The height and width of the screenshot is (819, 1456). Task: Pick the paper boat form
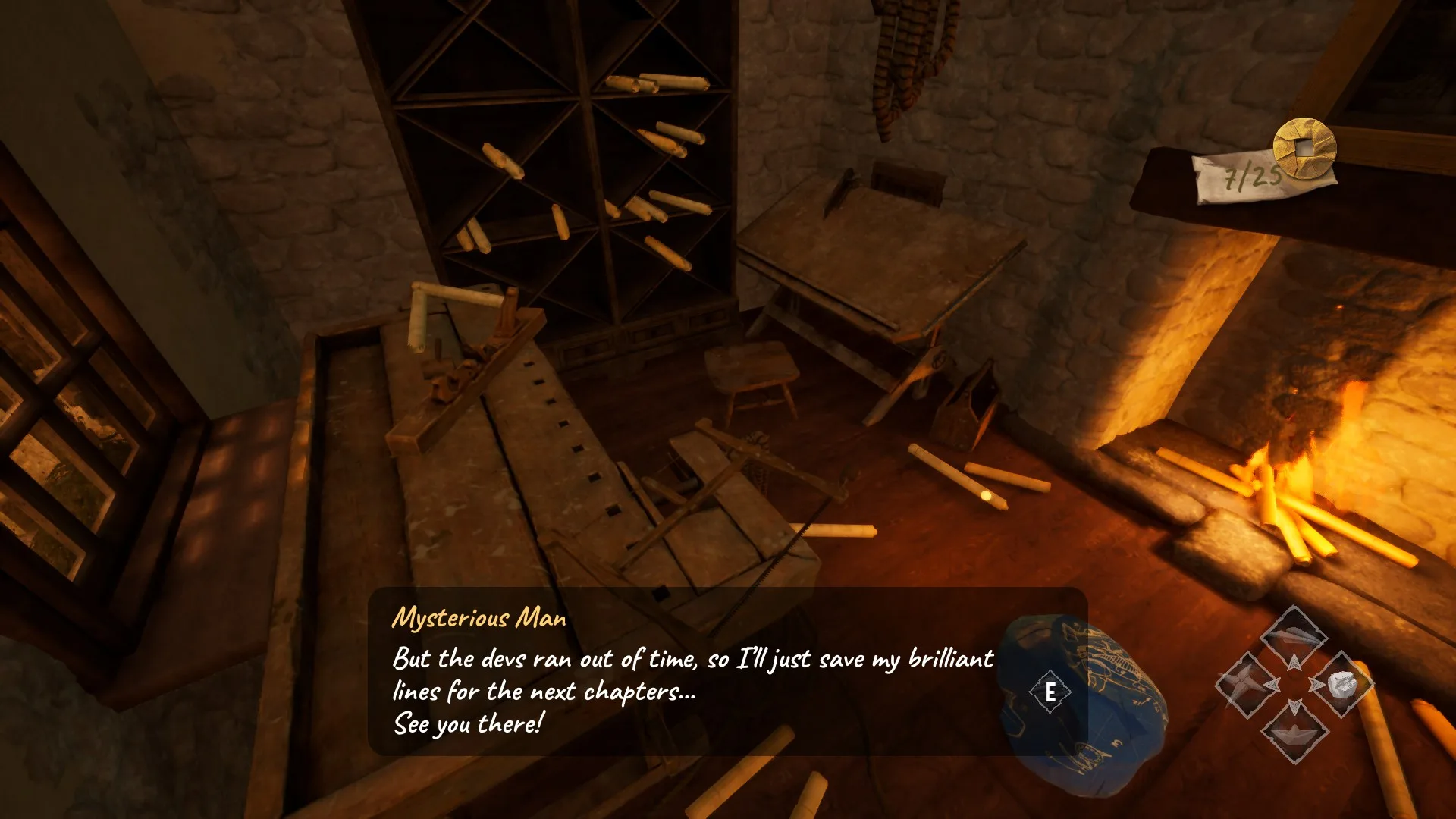pyautogui.click(x=1294, y=731)
